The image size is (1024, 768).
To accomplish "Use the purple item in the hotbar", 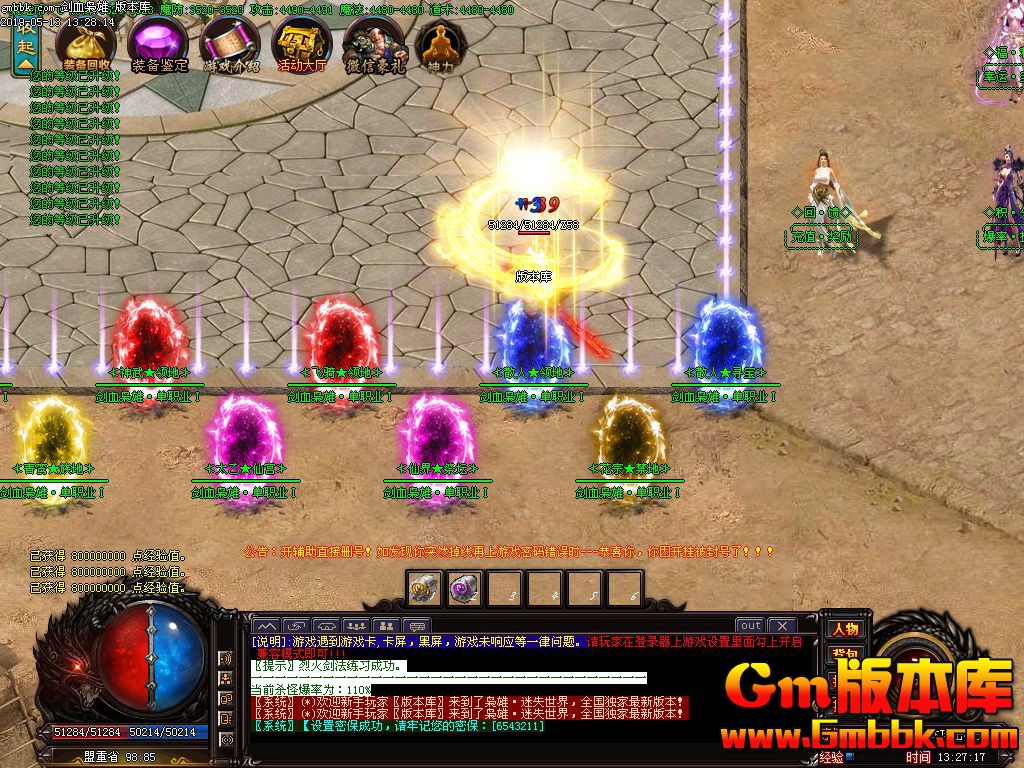I will (x=463, y=587).
